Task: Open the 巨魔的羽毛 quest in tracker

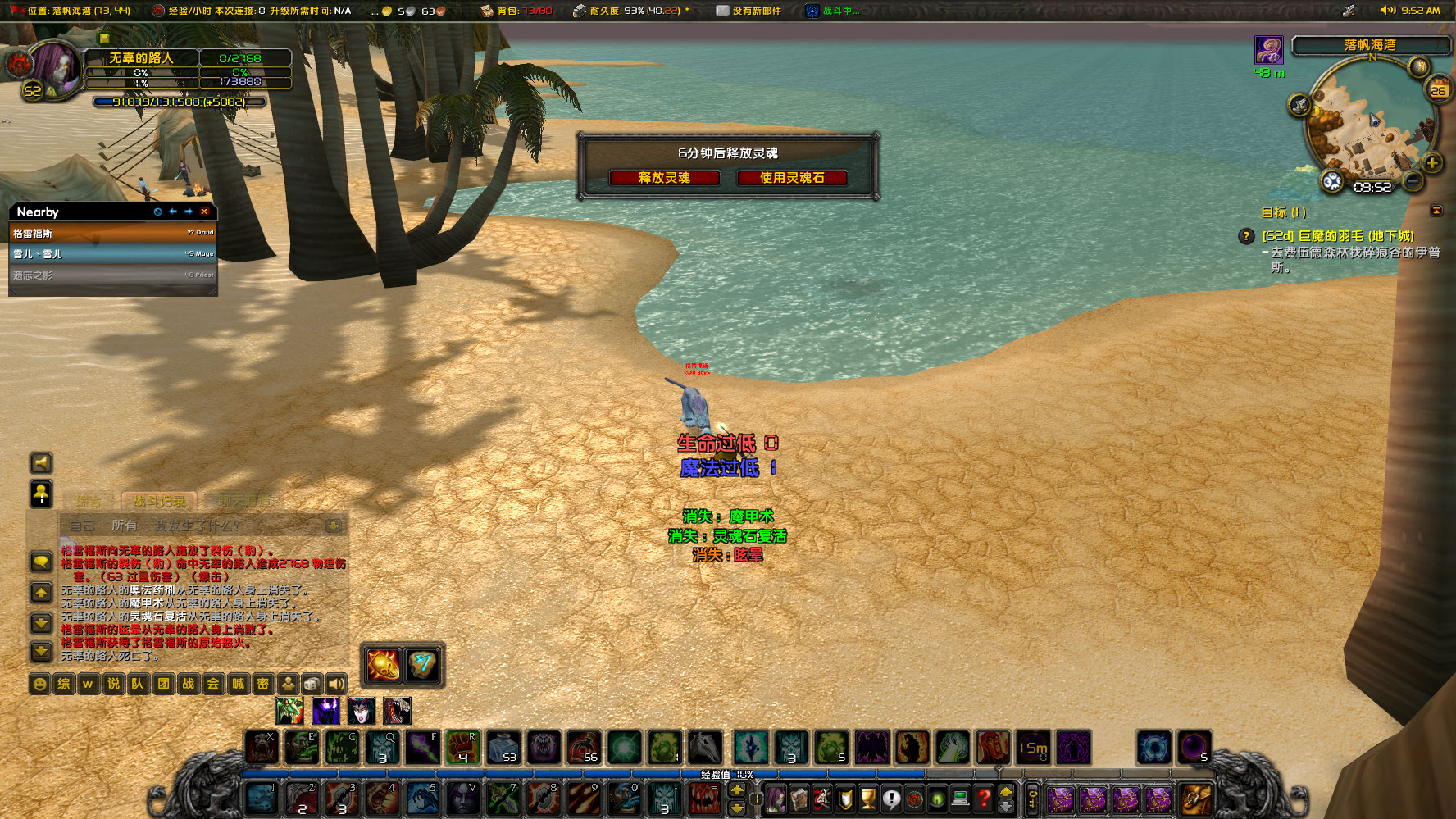Action: pos(1337,236)
